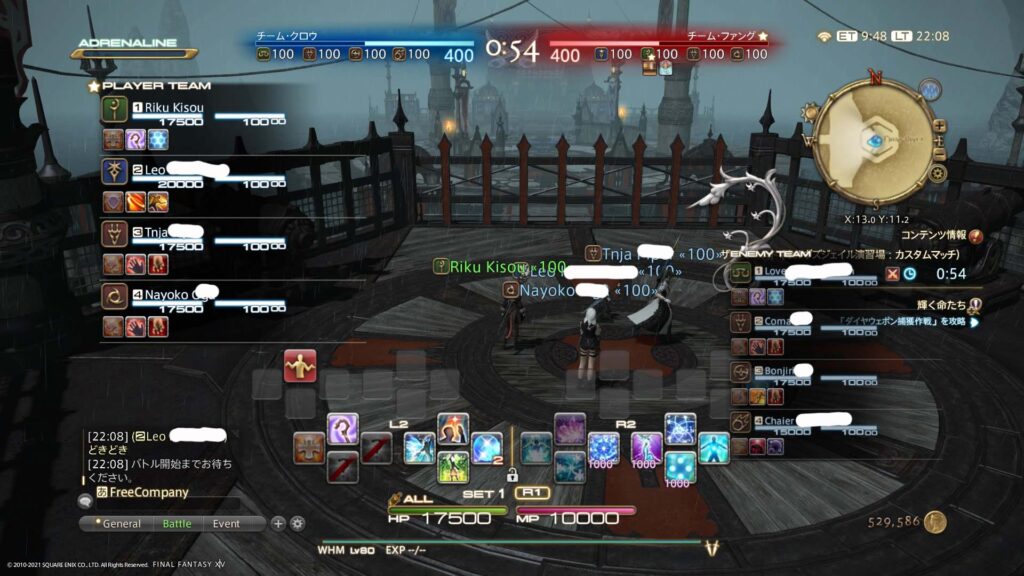Open chat log settings gear

coord(297,523)
